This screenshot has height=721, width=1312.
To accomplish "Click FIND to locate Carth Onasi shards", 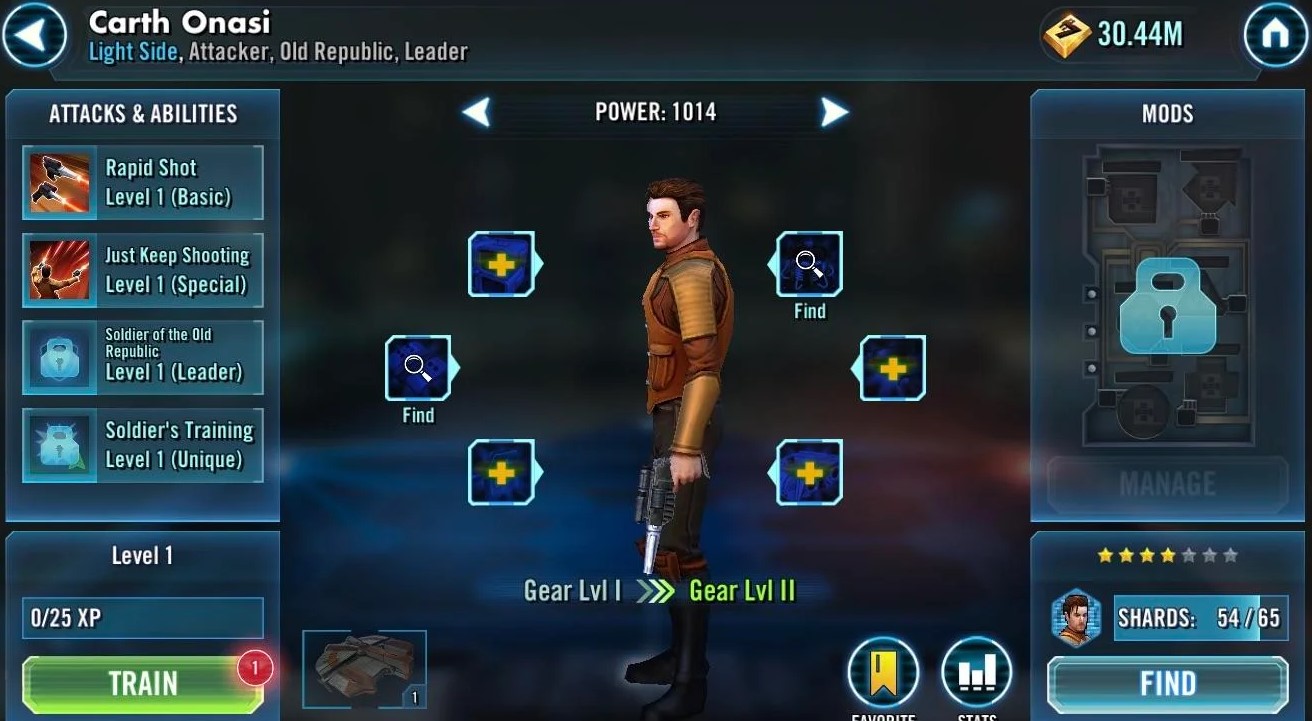I will [1166, 683].
